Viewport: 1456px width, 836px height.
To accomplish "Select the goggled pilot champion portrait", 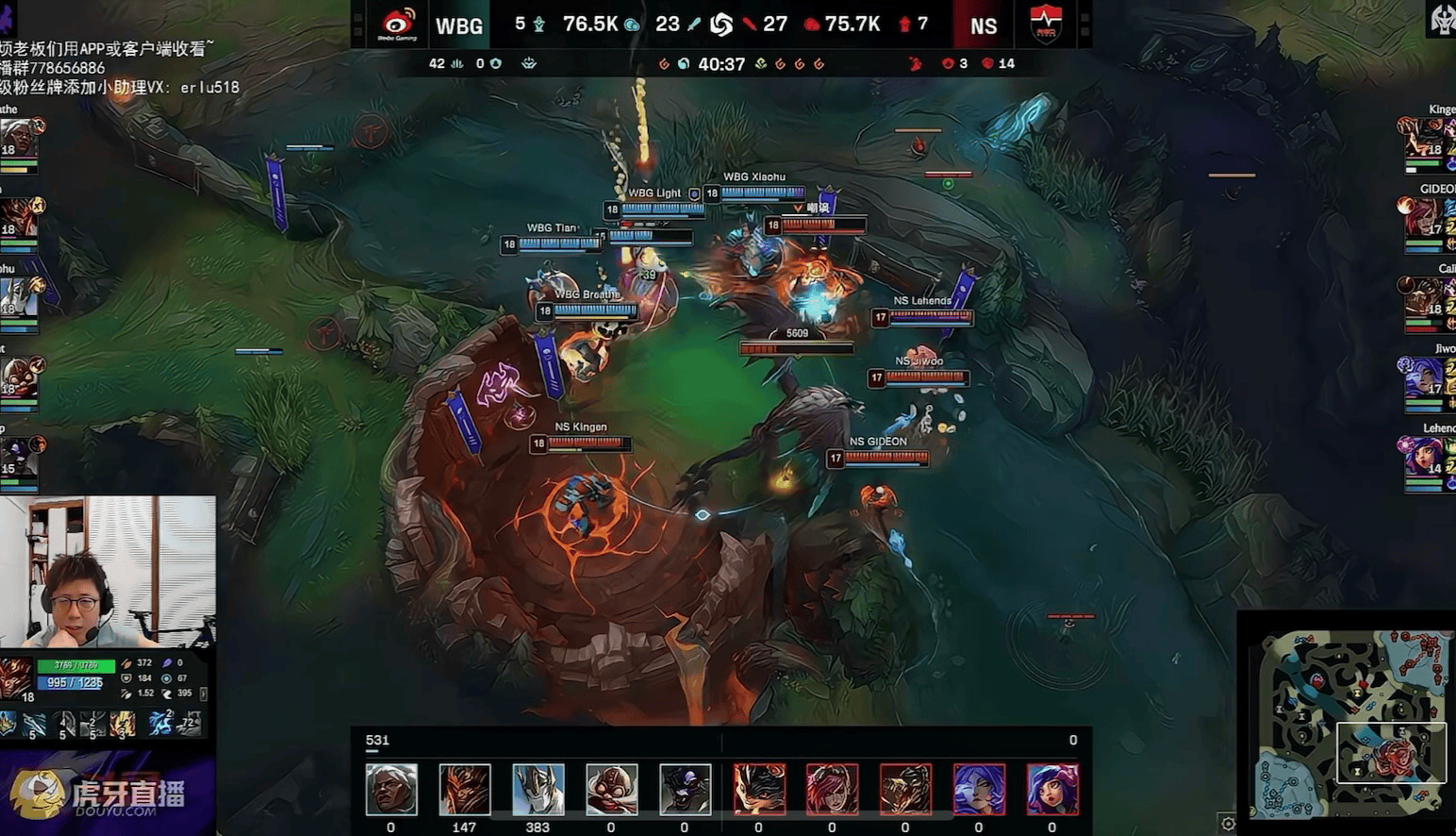I will tap(611, 790).
